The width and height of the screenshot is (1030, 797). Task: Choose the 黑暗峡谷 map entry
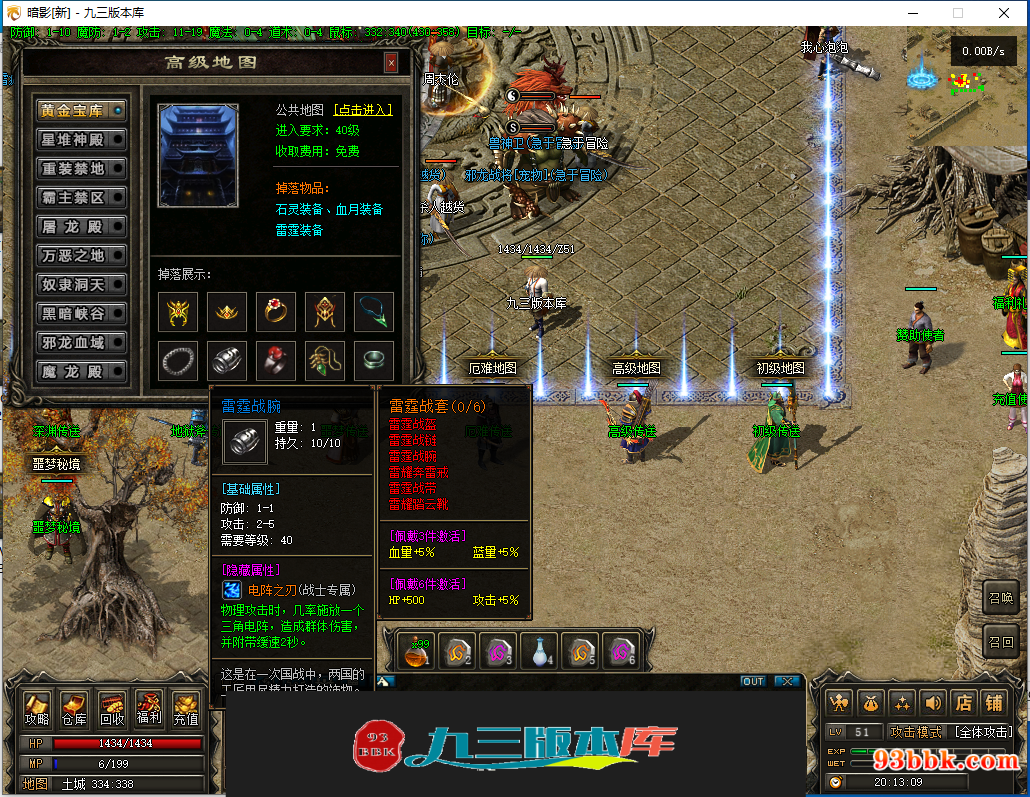click(82, 314)
